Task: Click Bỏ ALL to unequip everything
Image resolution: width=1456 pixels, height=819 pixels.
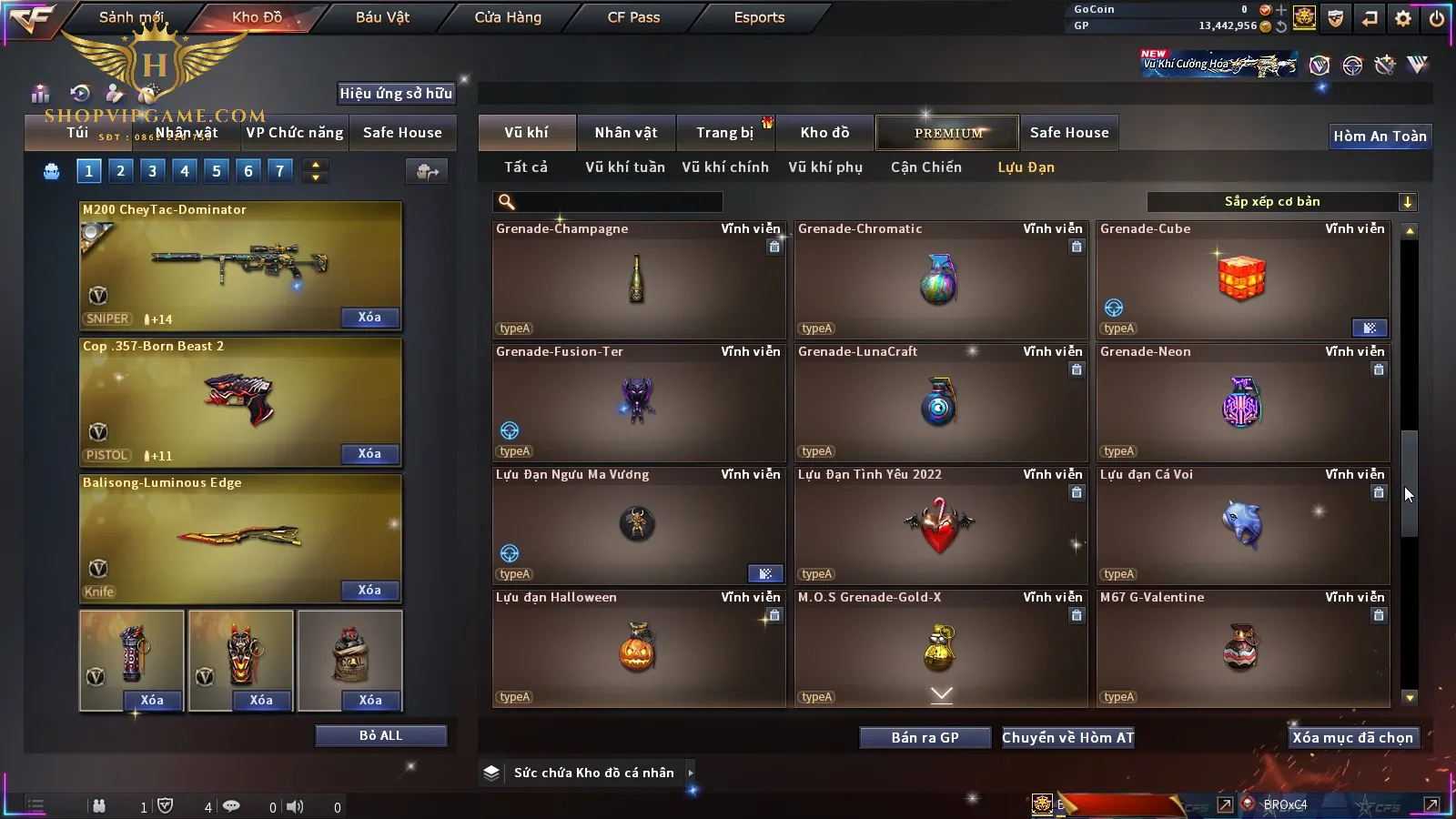Action: tap(380, 735)
